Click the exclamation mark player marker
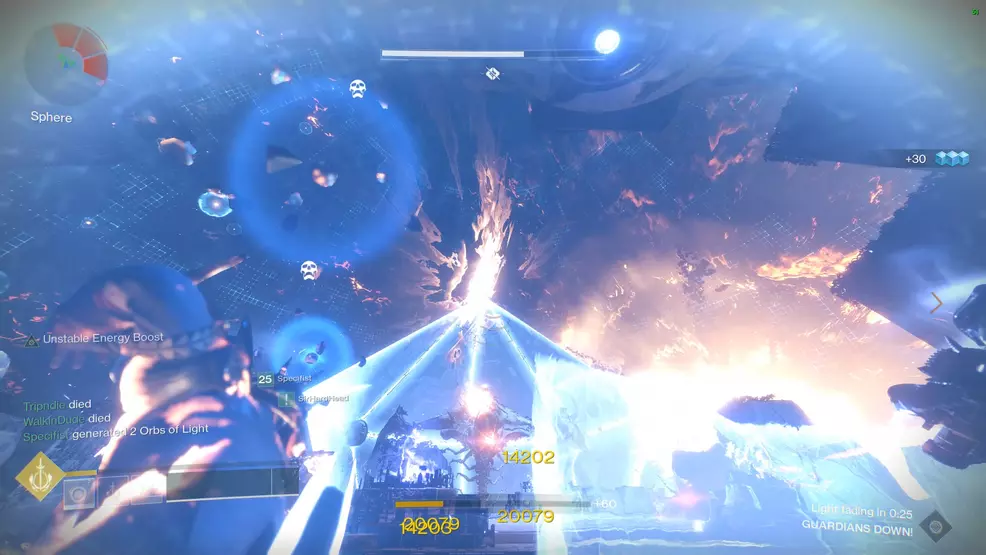 pyautogui.click(x=286, y=398)
